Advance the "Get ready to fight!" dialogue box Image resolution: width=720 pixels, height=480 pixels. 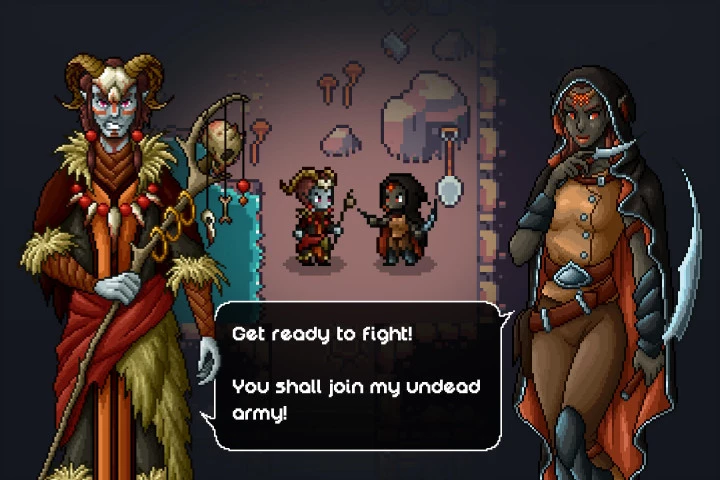pyautogui.click(x=358, y=373)
